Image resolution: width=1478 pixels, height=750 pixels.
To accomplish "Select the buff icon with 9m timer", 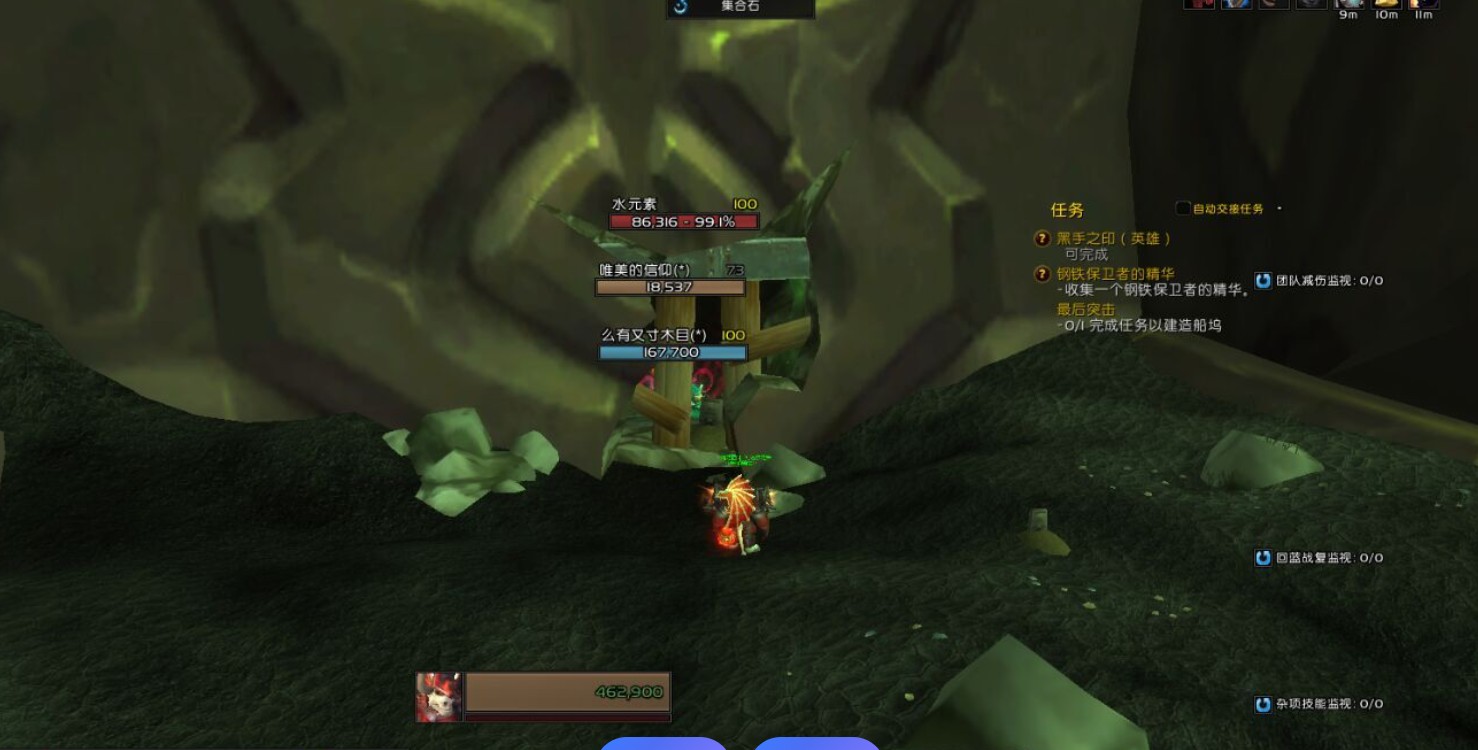I will point(1349,5).
